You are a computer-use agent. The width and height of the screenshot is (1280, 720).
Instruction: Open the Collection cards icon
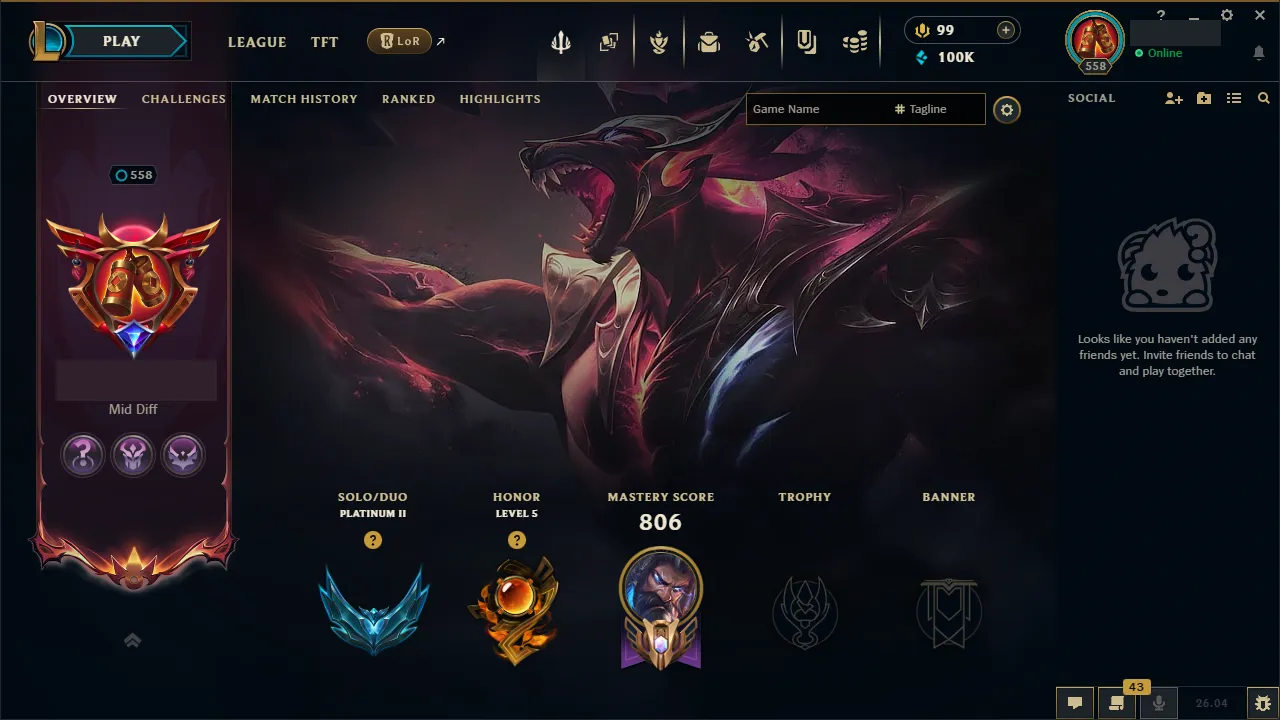pos(609,41)
